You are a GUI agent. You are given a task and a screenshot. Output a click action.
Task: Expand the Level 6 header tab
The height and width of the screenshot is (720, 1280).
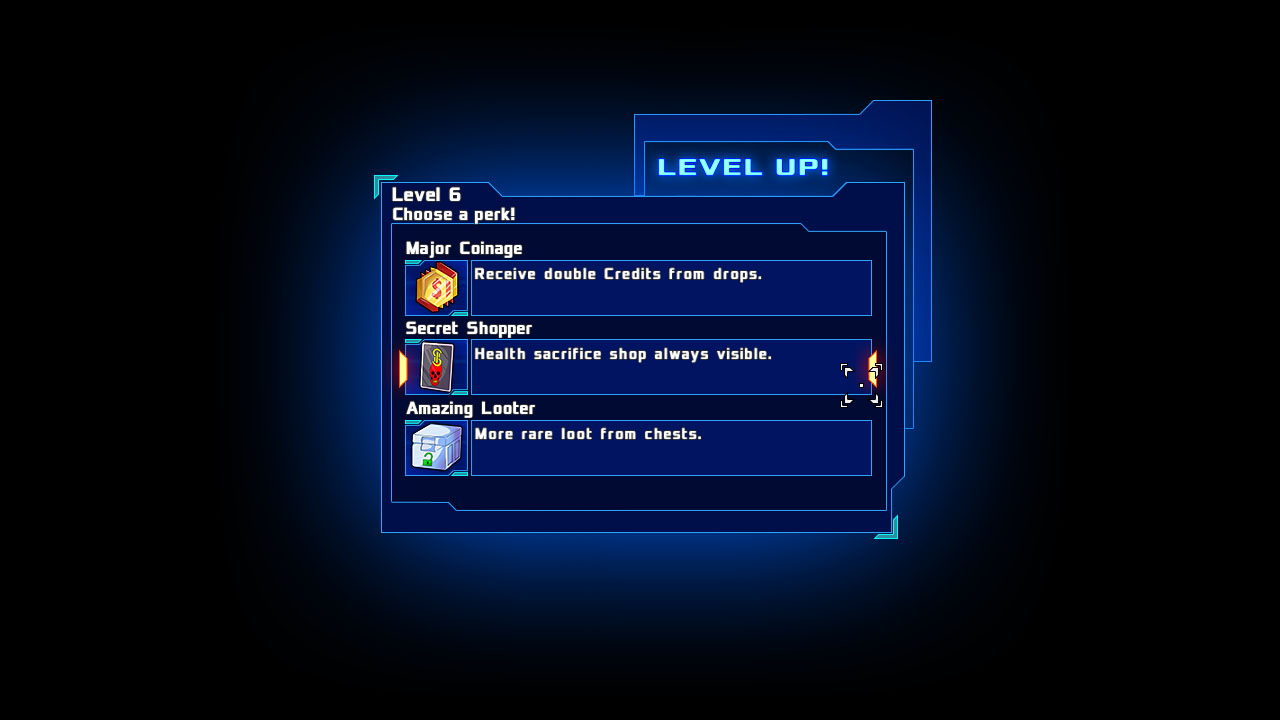[x=427, y=195]
